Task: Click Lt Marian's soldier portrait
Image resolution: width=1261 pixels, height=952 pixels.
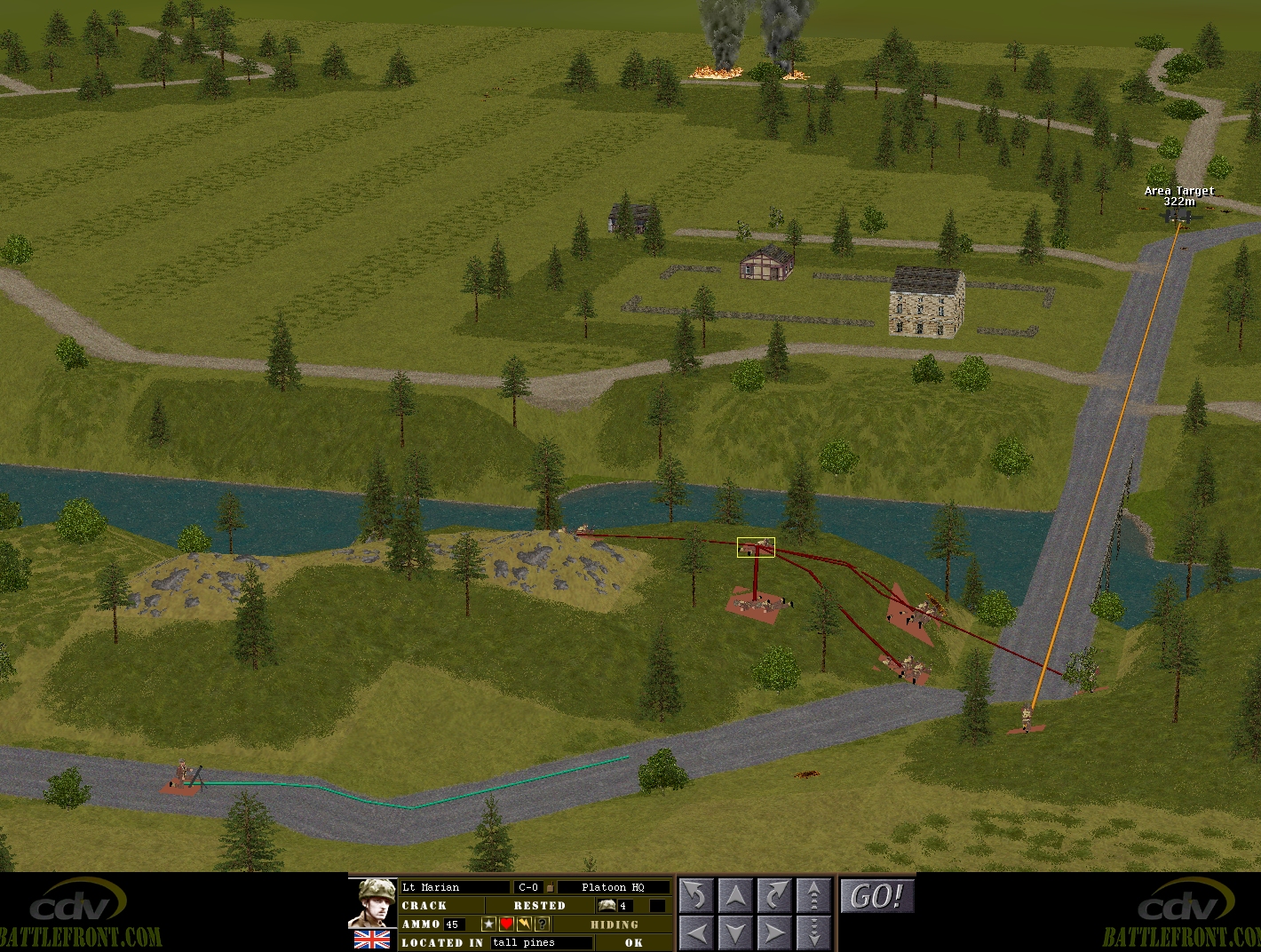Action: pyautogui.click(x=372, y=902)
